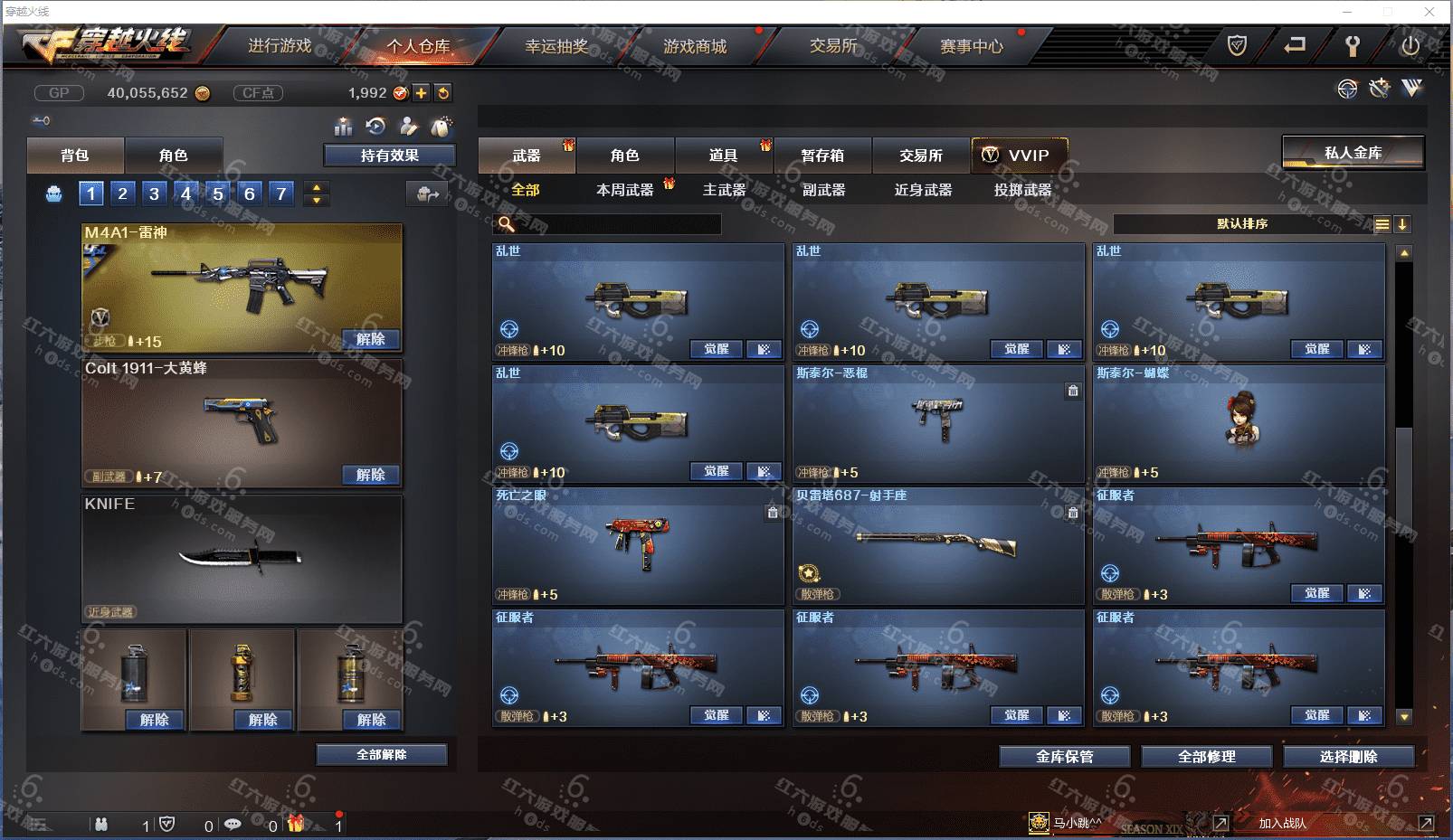1453x840 pixels.
Task: Close the game window
Action: [1429, 12]
